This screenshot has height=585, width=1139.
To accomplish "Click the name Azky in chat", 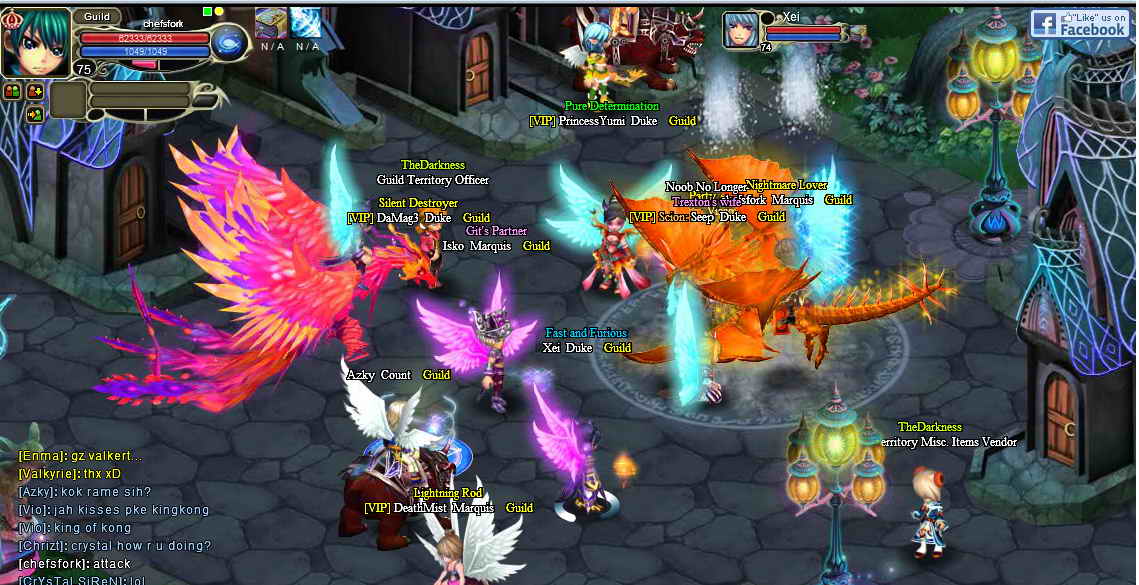I will click(37, 492).
